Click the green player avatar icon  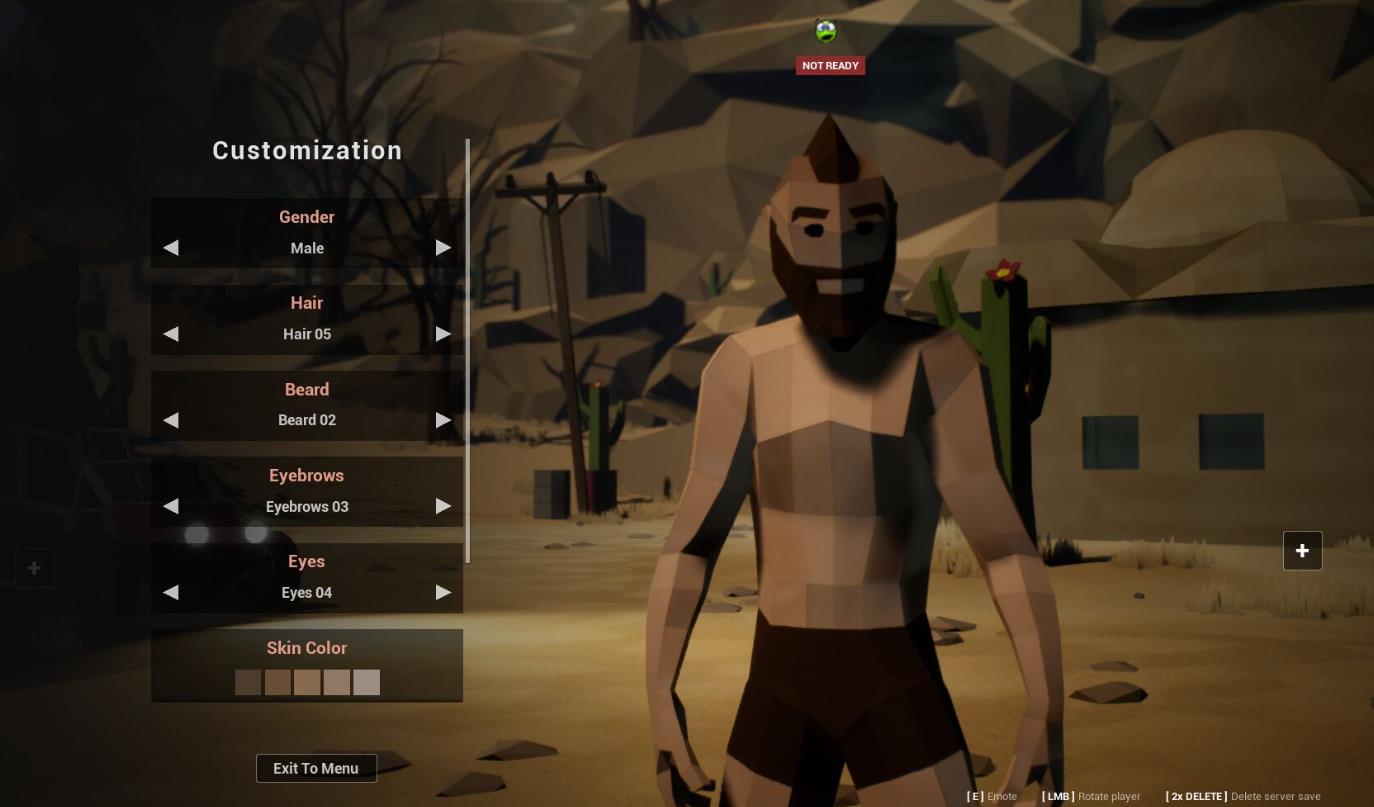pyautogui.click(x=826, y=32)
